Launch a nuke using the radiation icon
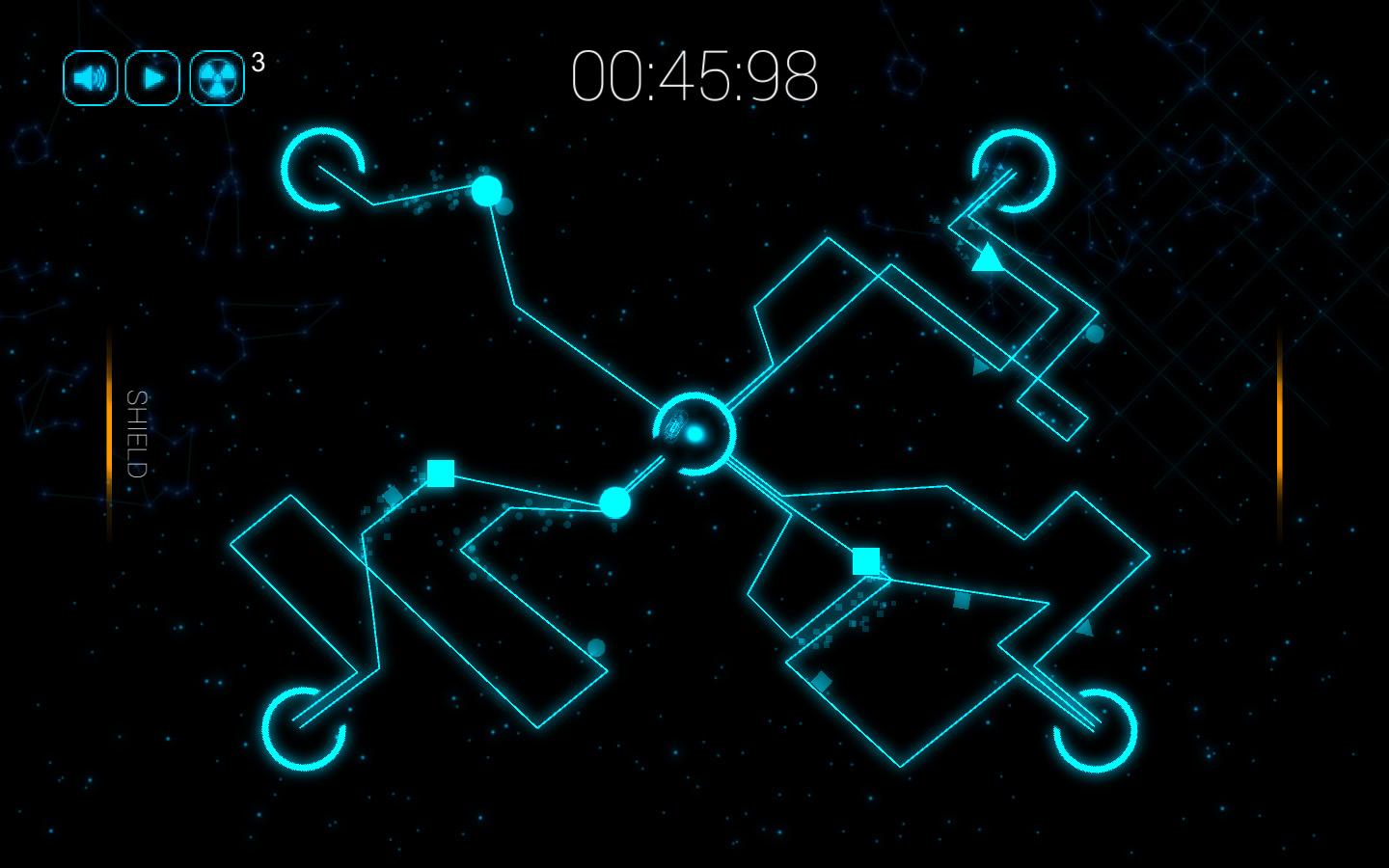This screenshot has height=868, width=1389. click(216, 77)
